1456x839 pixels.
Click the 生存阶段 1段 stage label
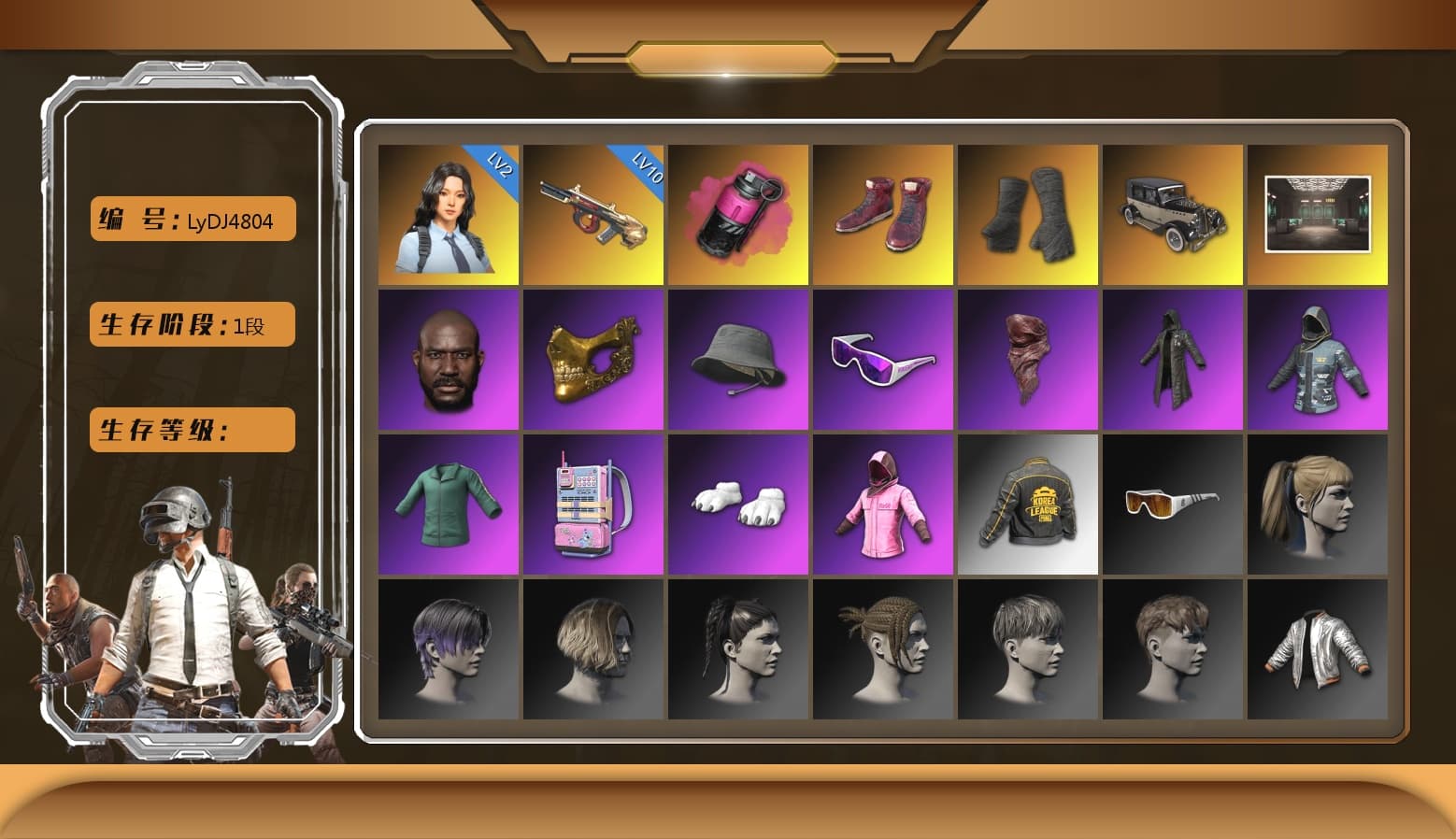[x=191, y=324]
